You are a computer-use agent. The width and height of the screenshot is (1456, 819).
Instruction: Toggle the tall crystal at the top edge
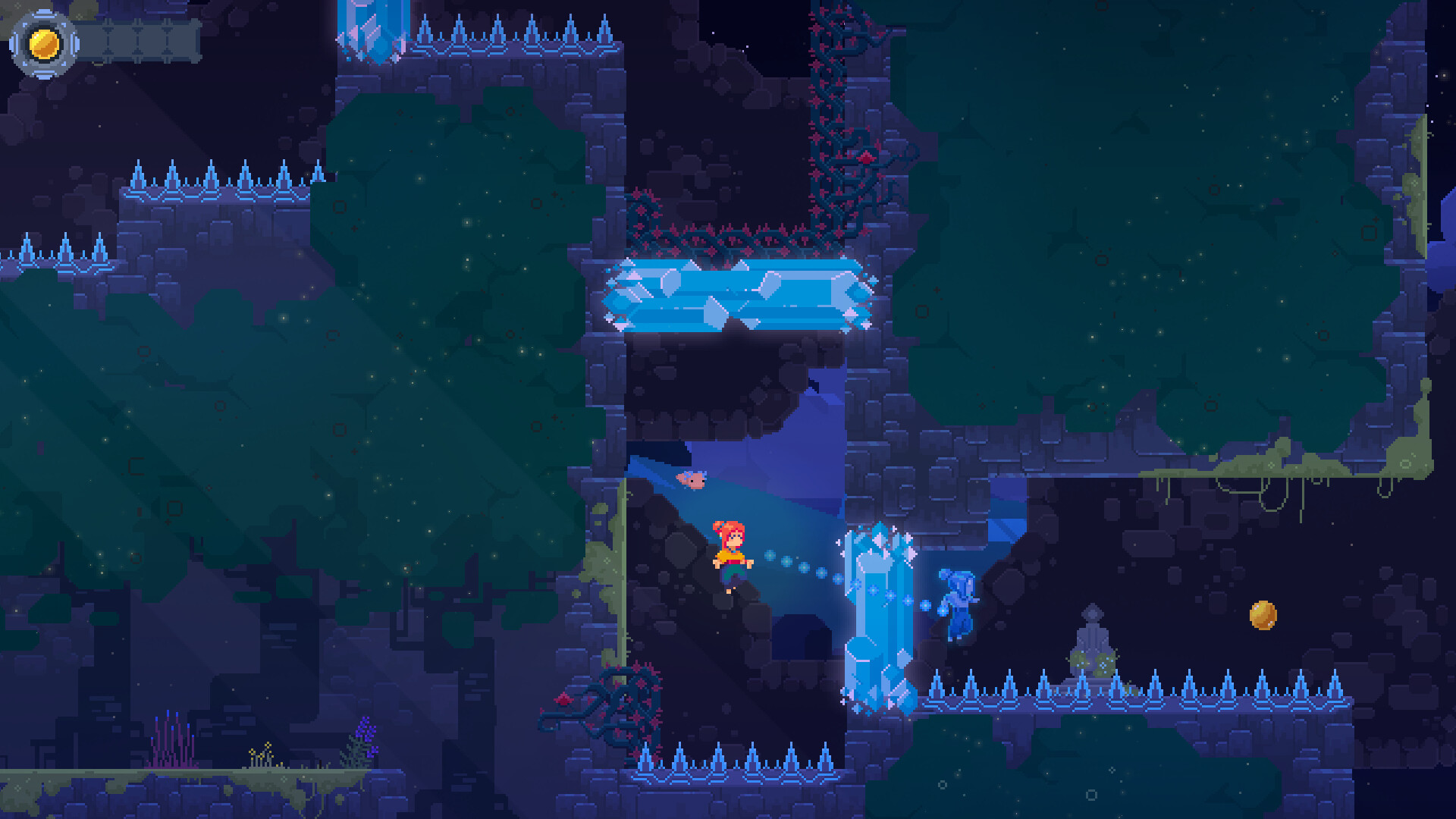pyautogui.click(x=369, y=30)
